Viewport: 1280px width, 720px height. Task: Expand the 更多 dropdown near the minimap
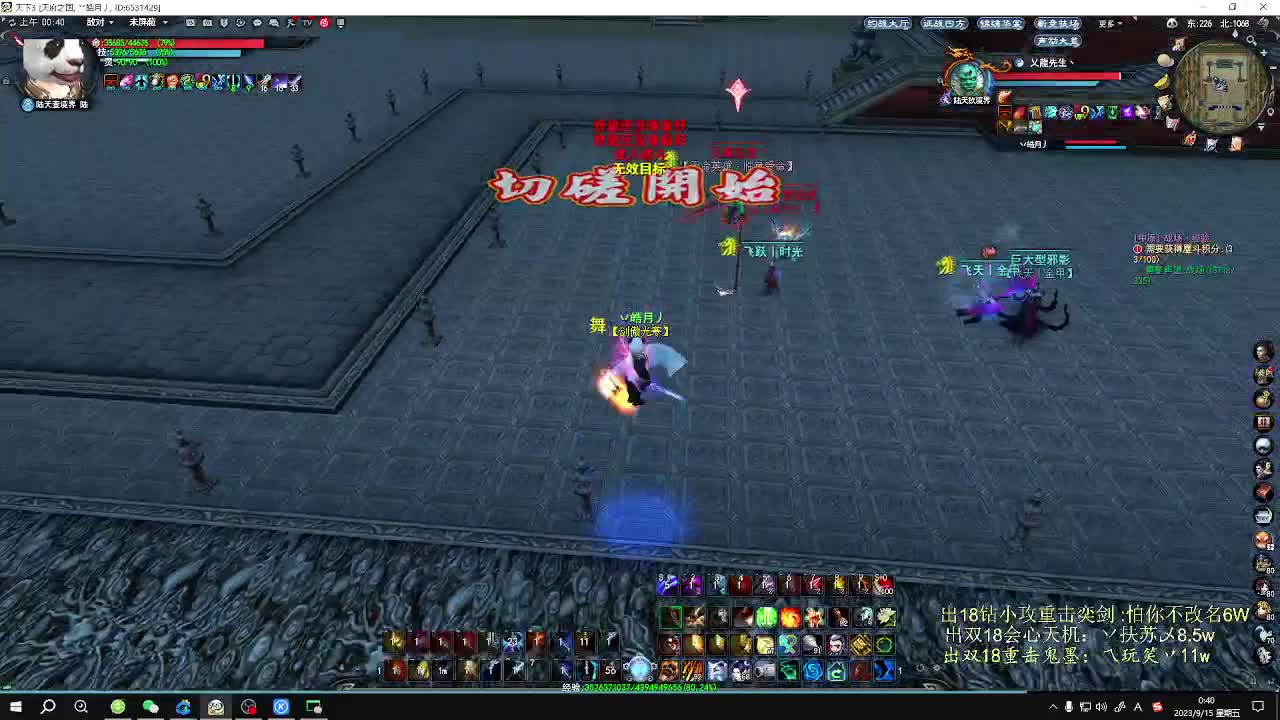1108,23
